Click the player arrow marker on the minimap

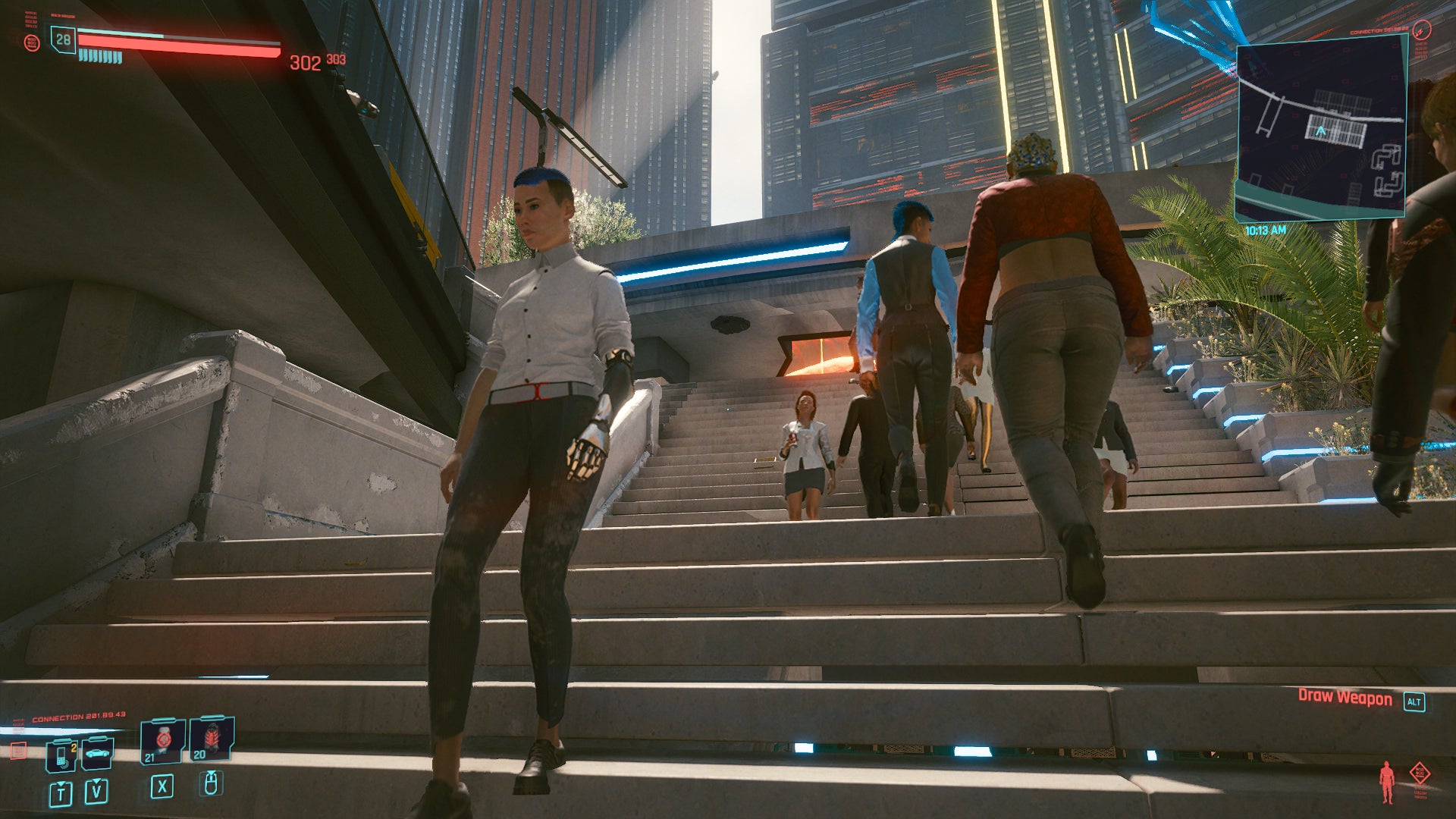(x=1321, y=131)
